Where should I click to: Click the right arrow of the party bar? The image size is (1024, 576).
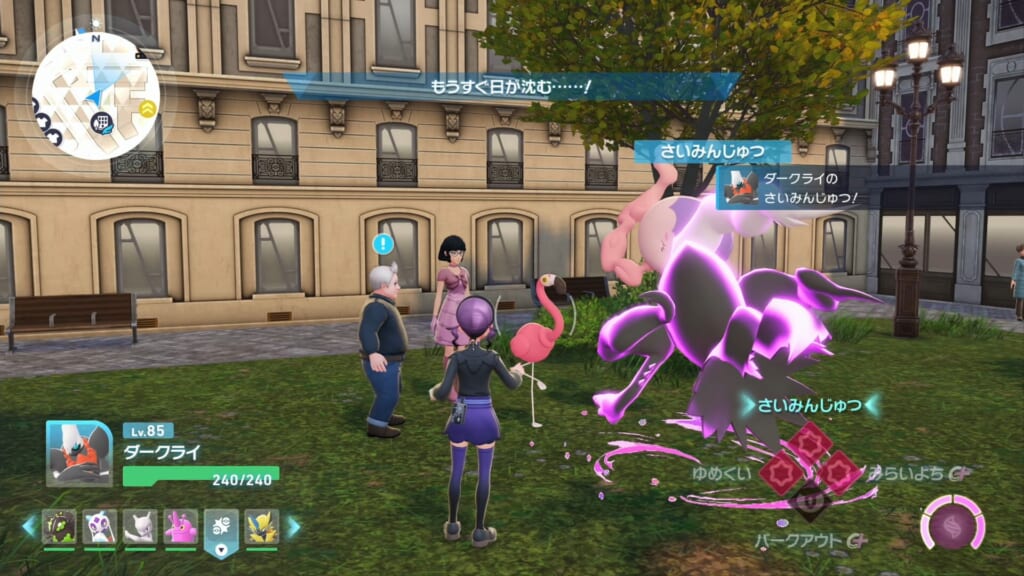pyautogui.click(x=294, y=526)
